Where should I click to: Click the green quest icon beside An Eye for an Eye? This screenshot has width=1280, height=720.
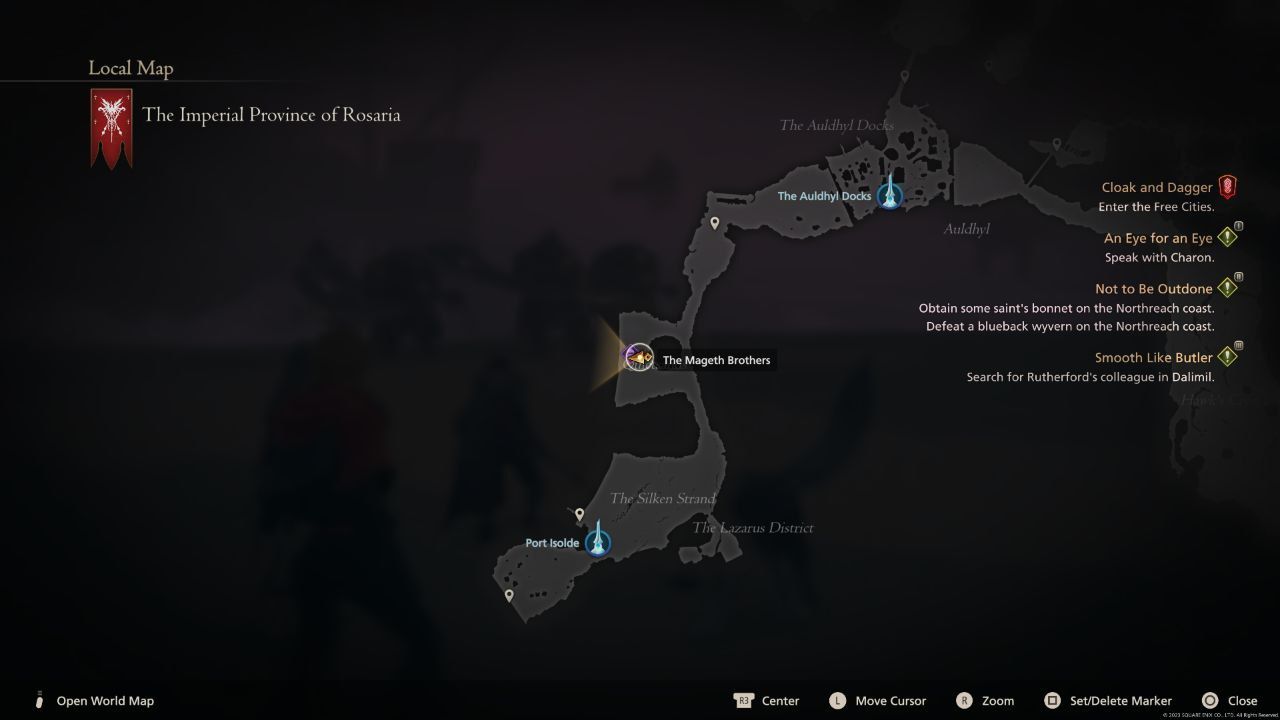pos(1228,236)
